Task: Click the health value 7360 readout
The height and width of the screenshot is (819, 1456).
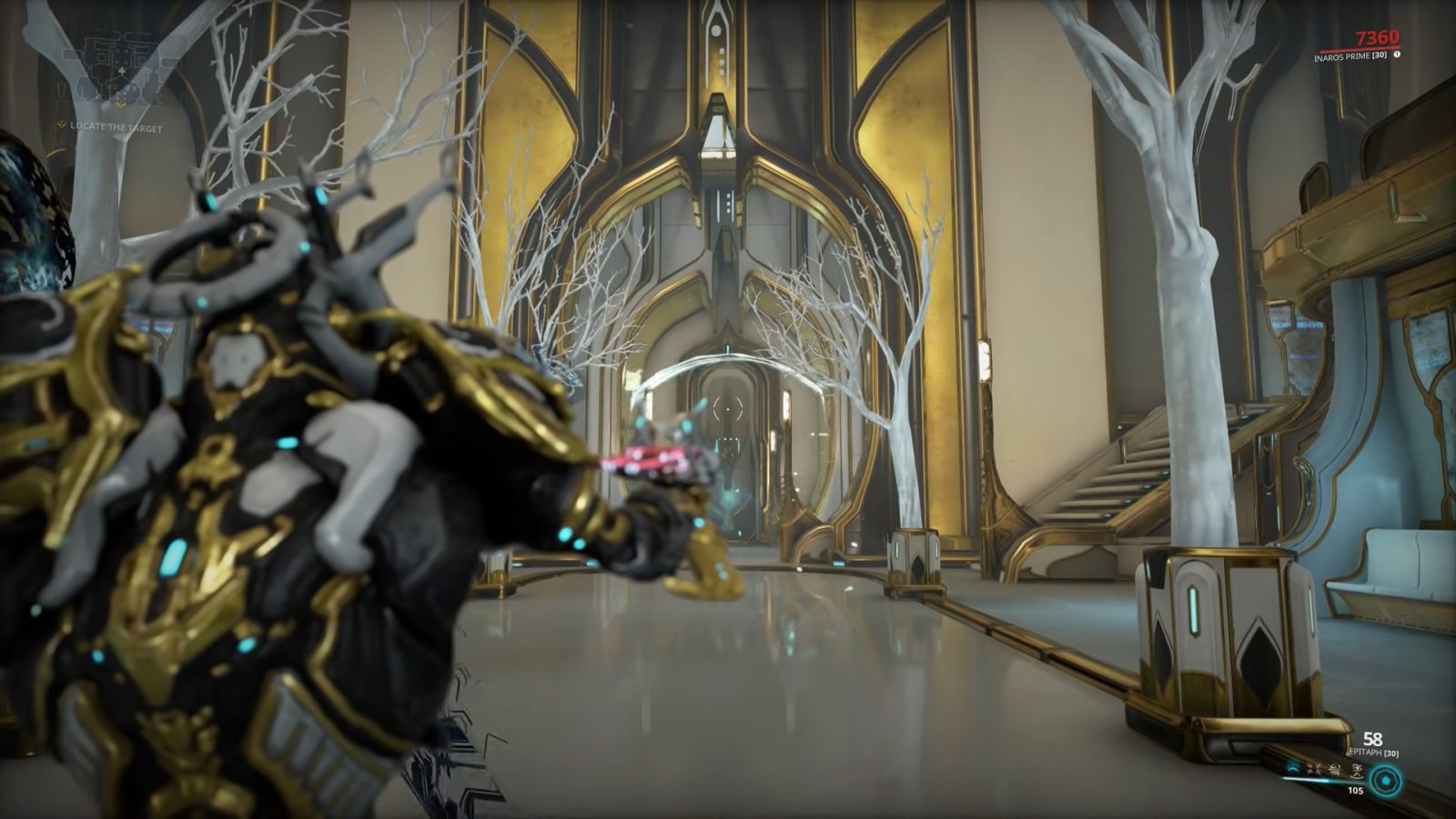Action: point(1377,37)
